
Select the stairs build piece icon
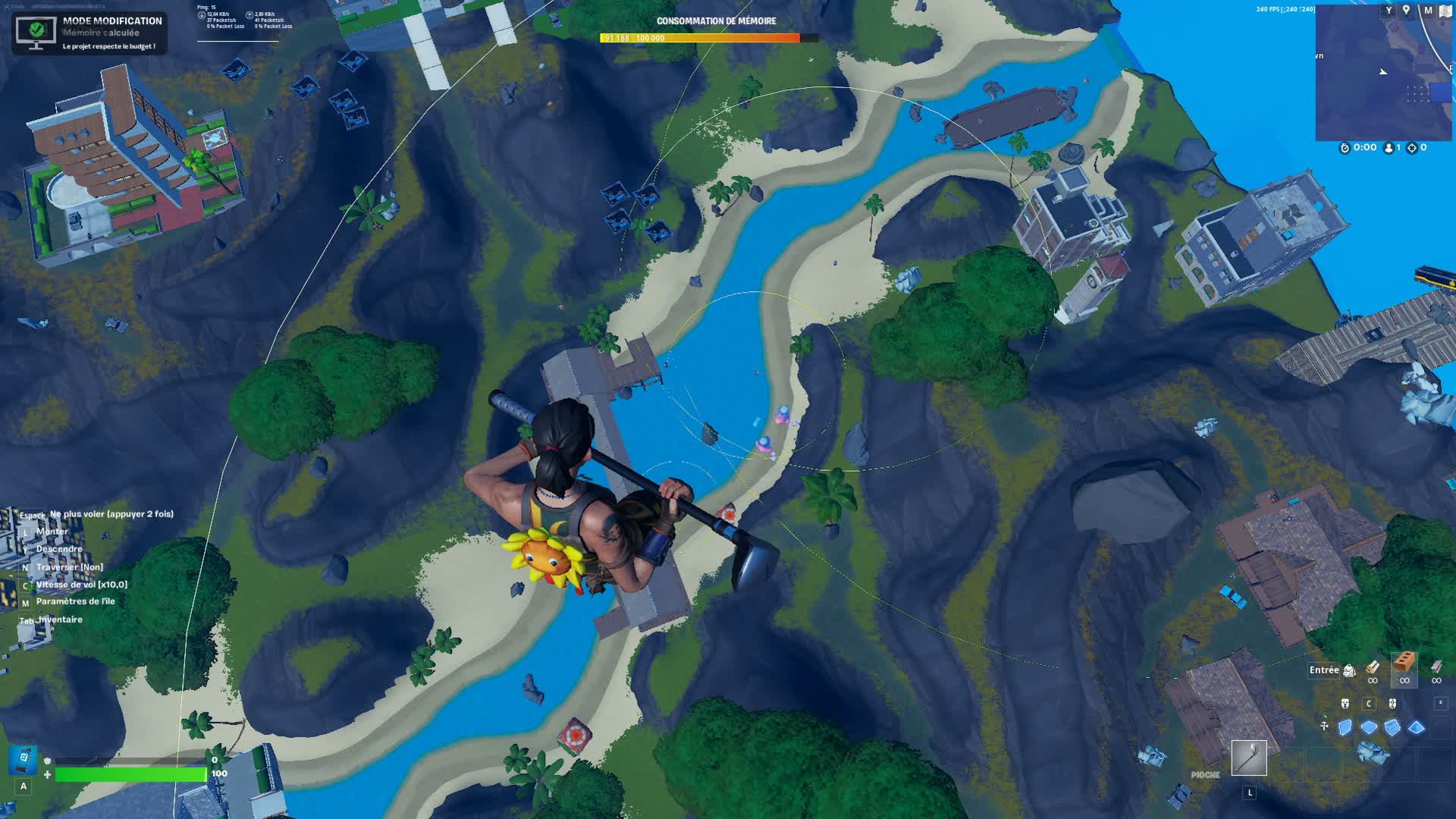[x=1392, y=727]
